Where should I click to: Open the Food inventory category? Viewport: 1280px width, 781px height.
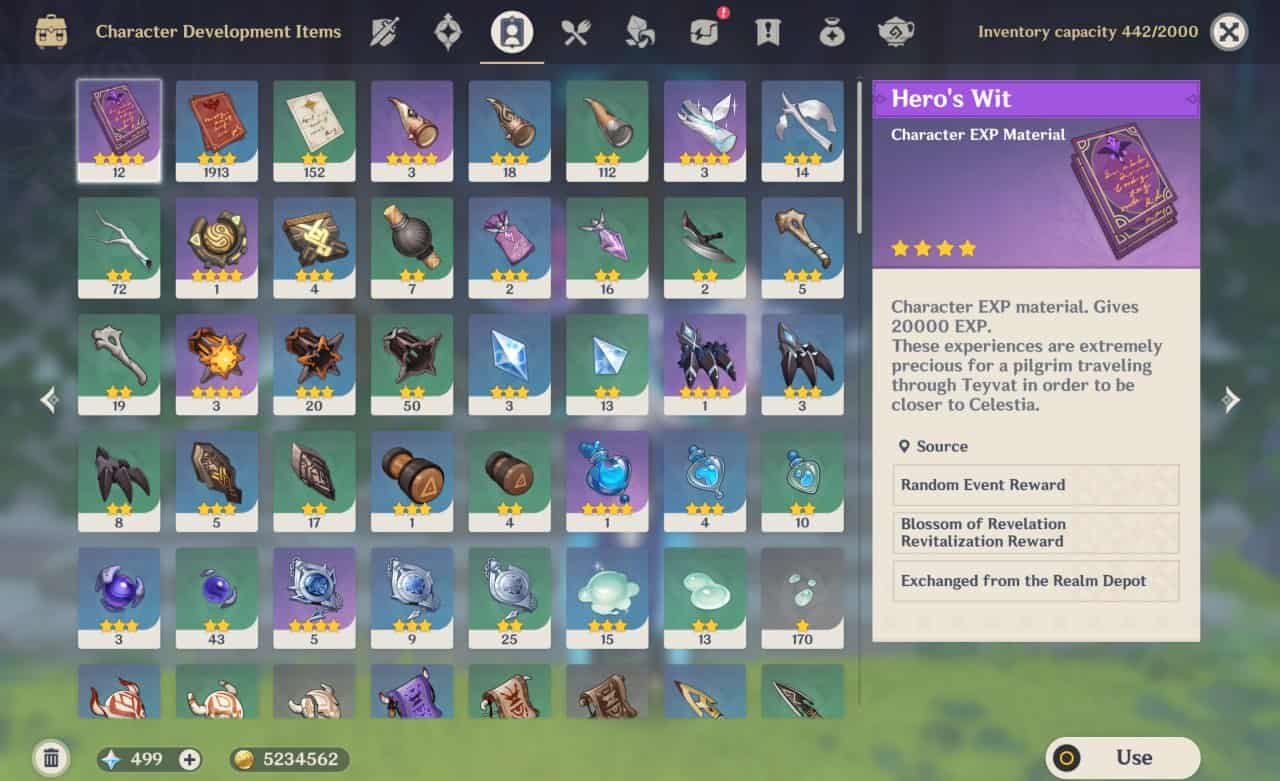pos(575,31)
